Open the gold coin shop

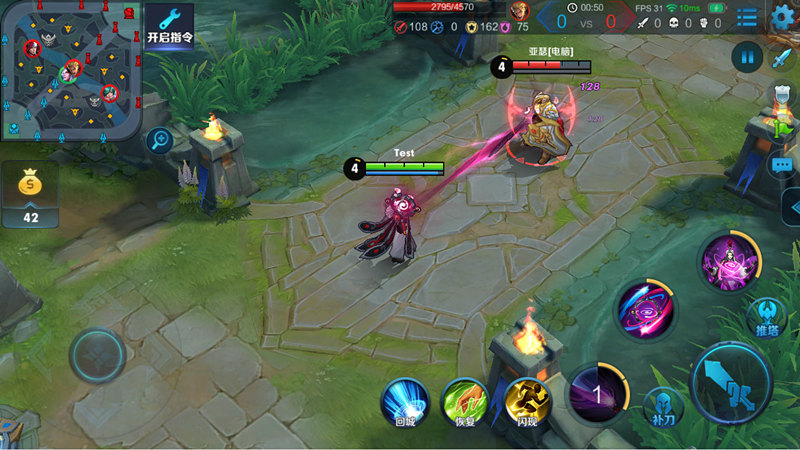(x=30, y=194)
